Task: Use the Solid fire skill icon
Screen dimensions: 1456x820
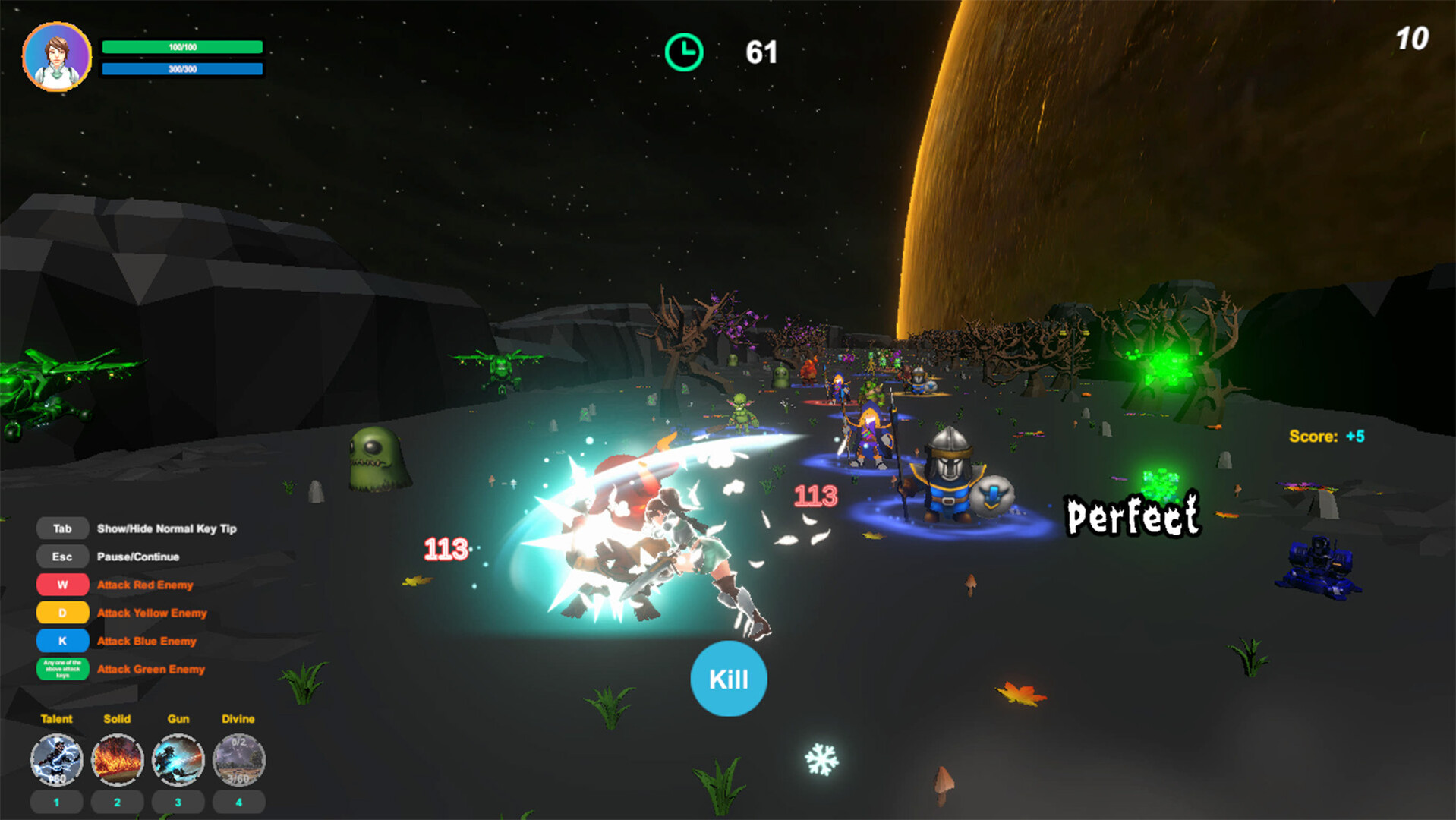Action: point(118,759)
